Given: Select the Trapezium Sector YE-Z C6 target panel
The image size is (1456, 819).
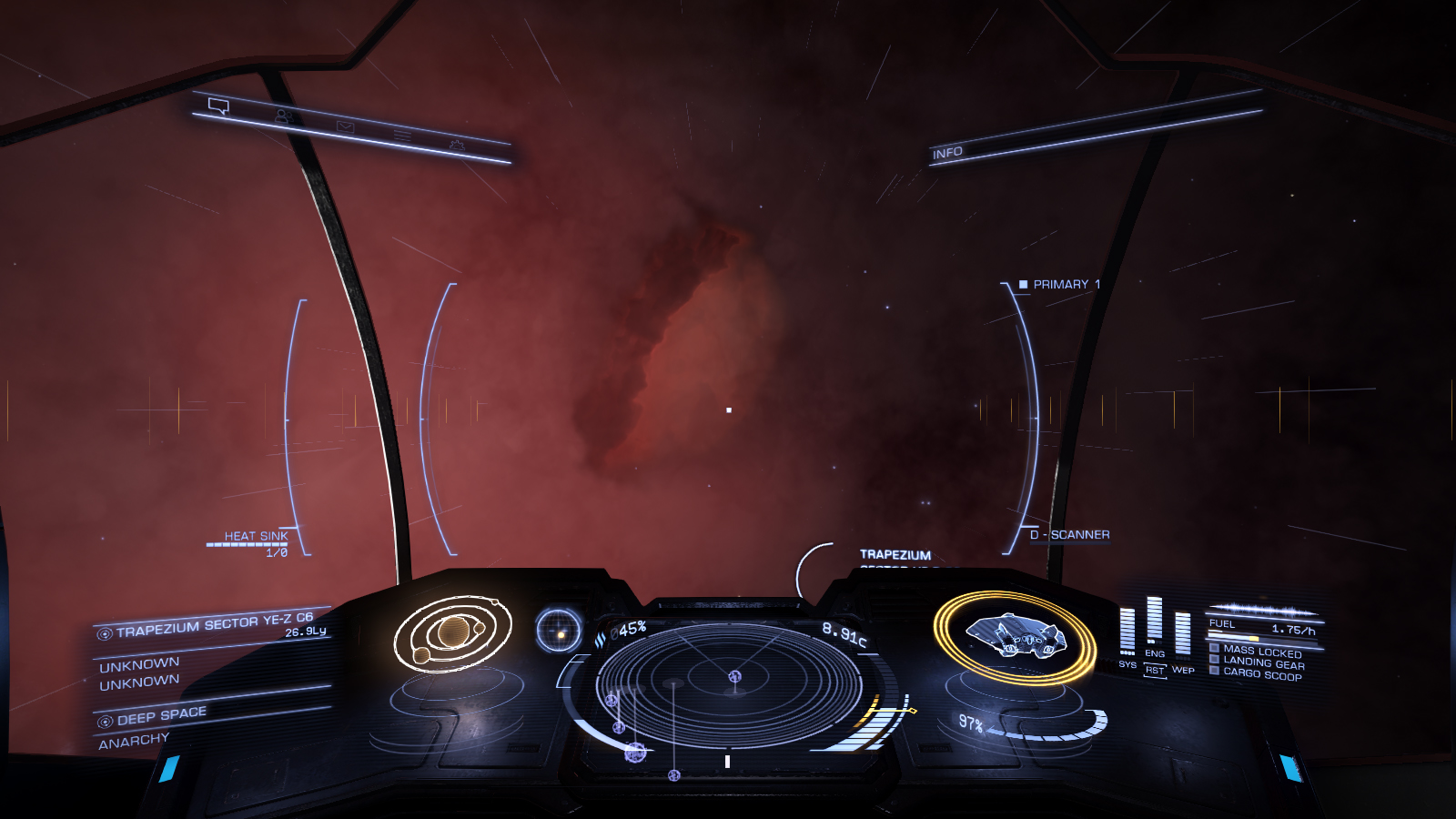Looking at the screenshot, I should (x=214, y=626).
